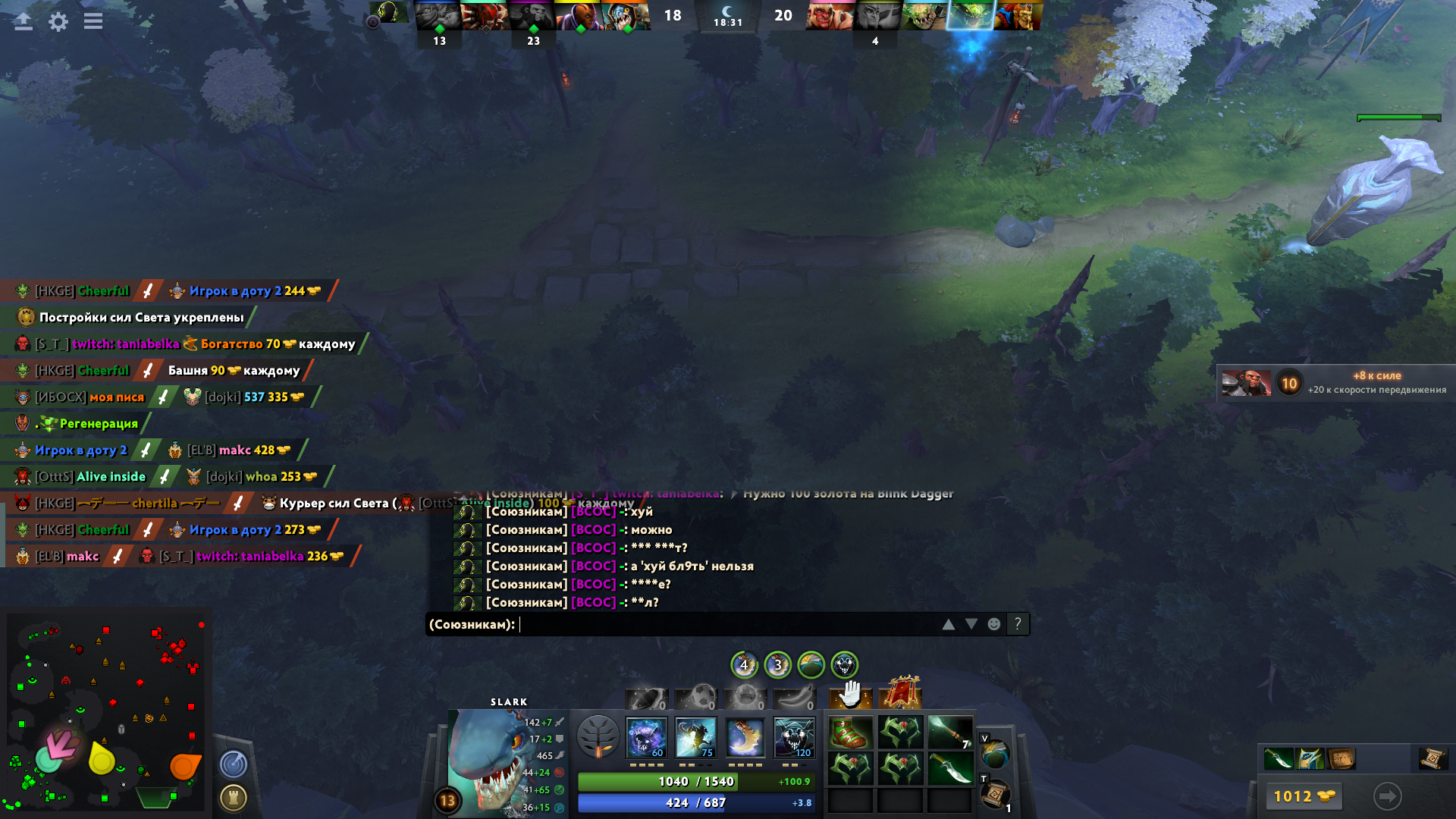Open the chat emoticon picker
Screen dimensions: 1456x819
tap(993, 624)
